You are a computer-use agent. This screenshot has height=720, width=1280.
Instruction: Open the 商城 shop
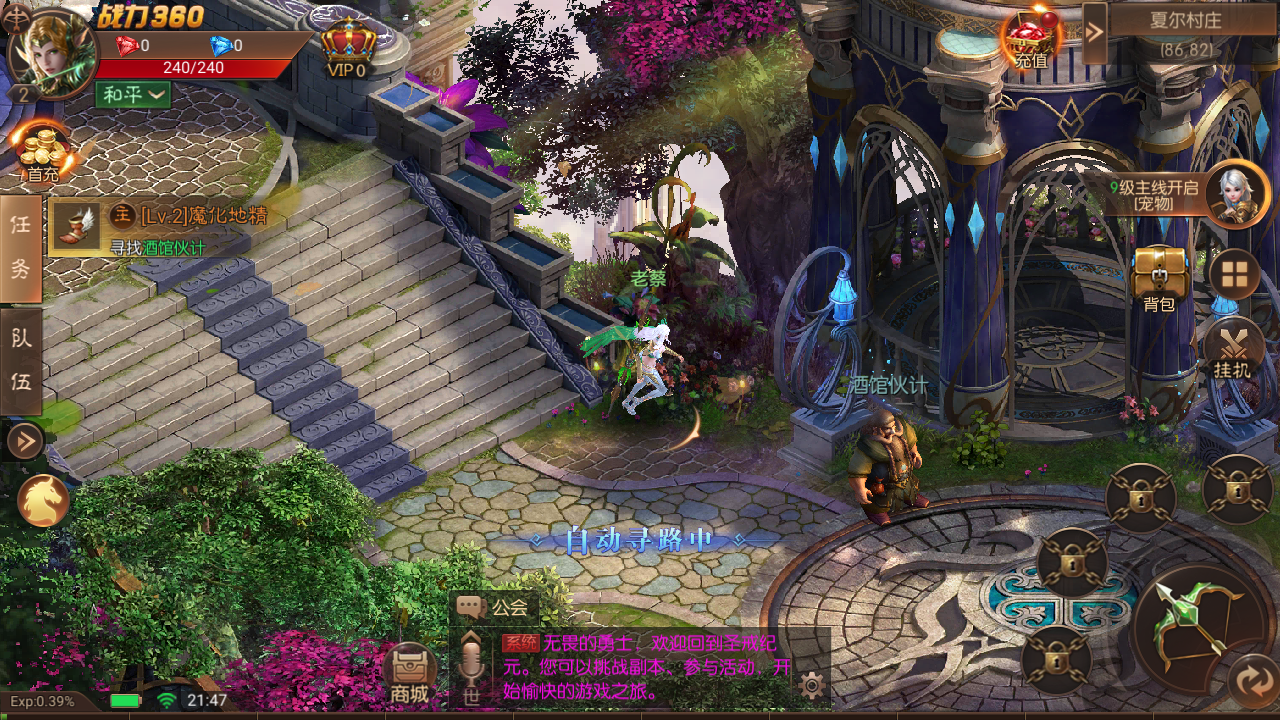[x=410, y=673]
